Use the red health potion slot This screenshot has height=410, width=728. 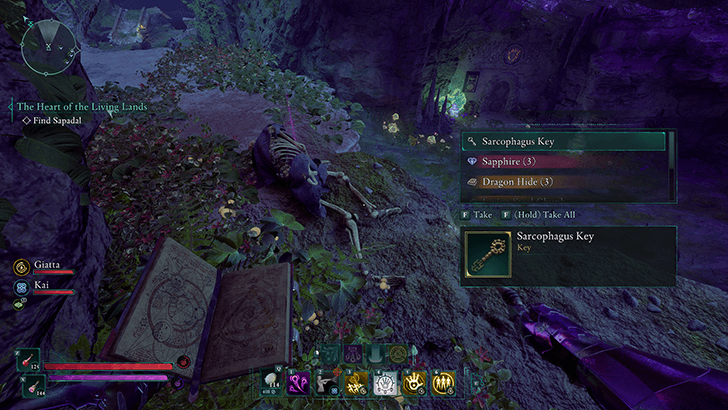(28, 360)
